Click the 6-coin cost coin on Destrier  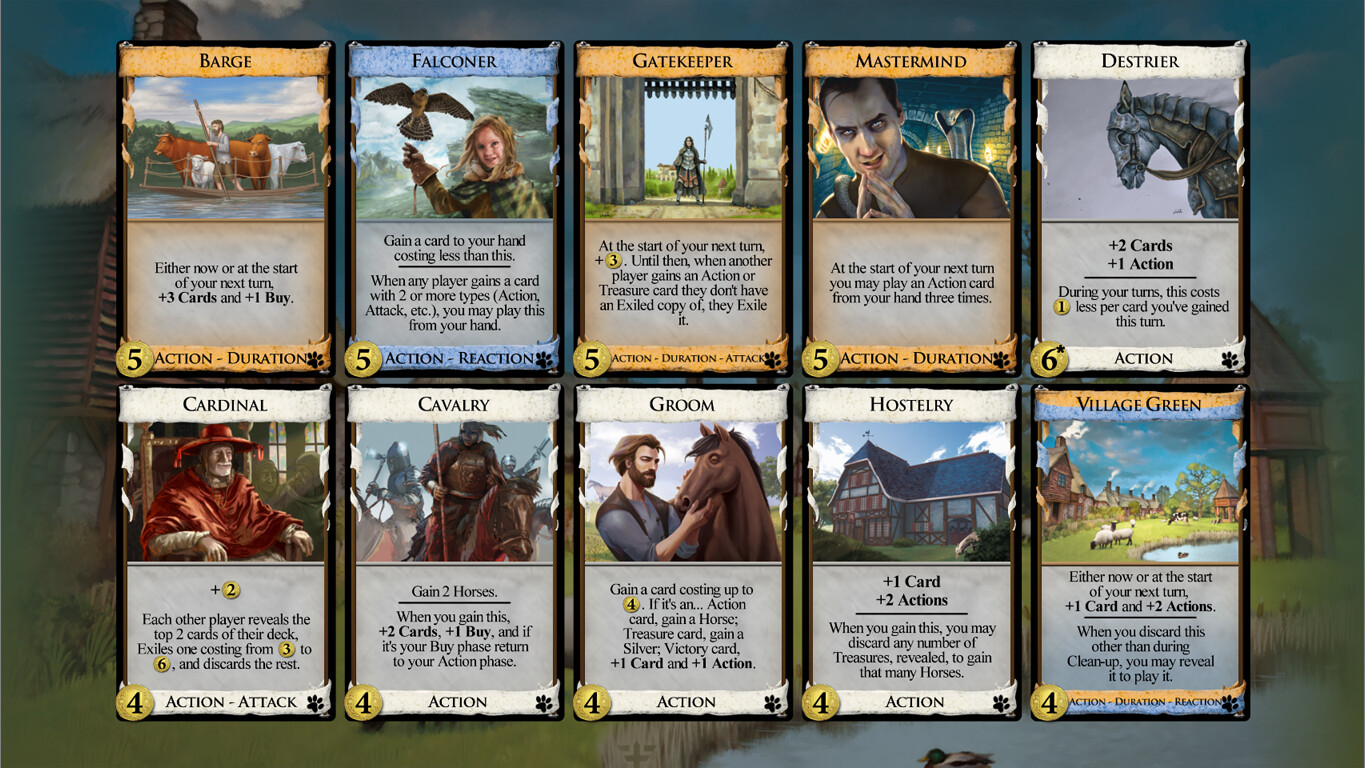pyautogui.click(x=1049, y=358)
